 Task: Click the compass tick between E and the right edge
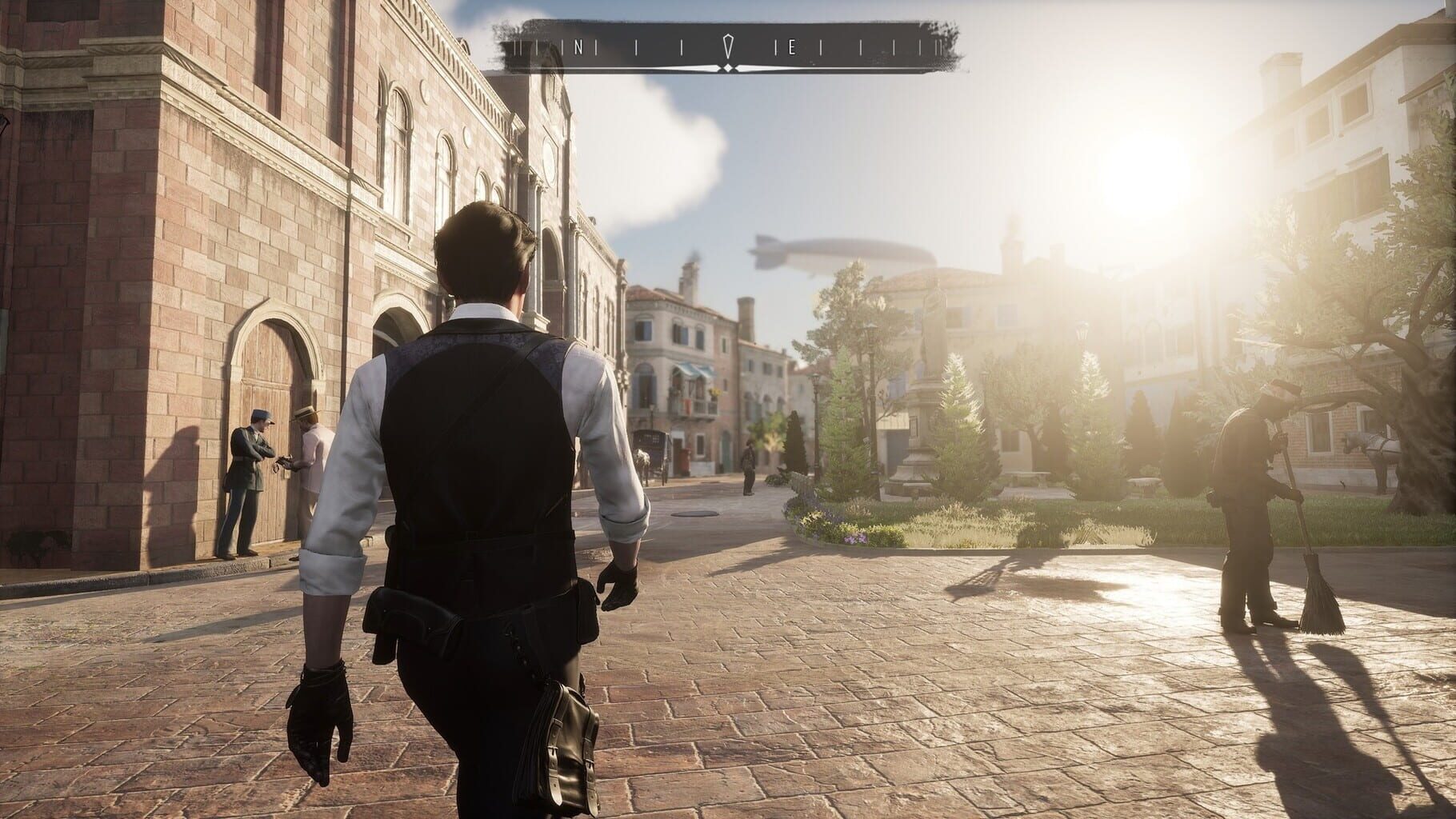click(819, 46)
